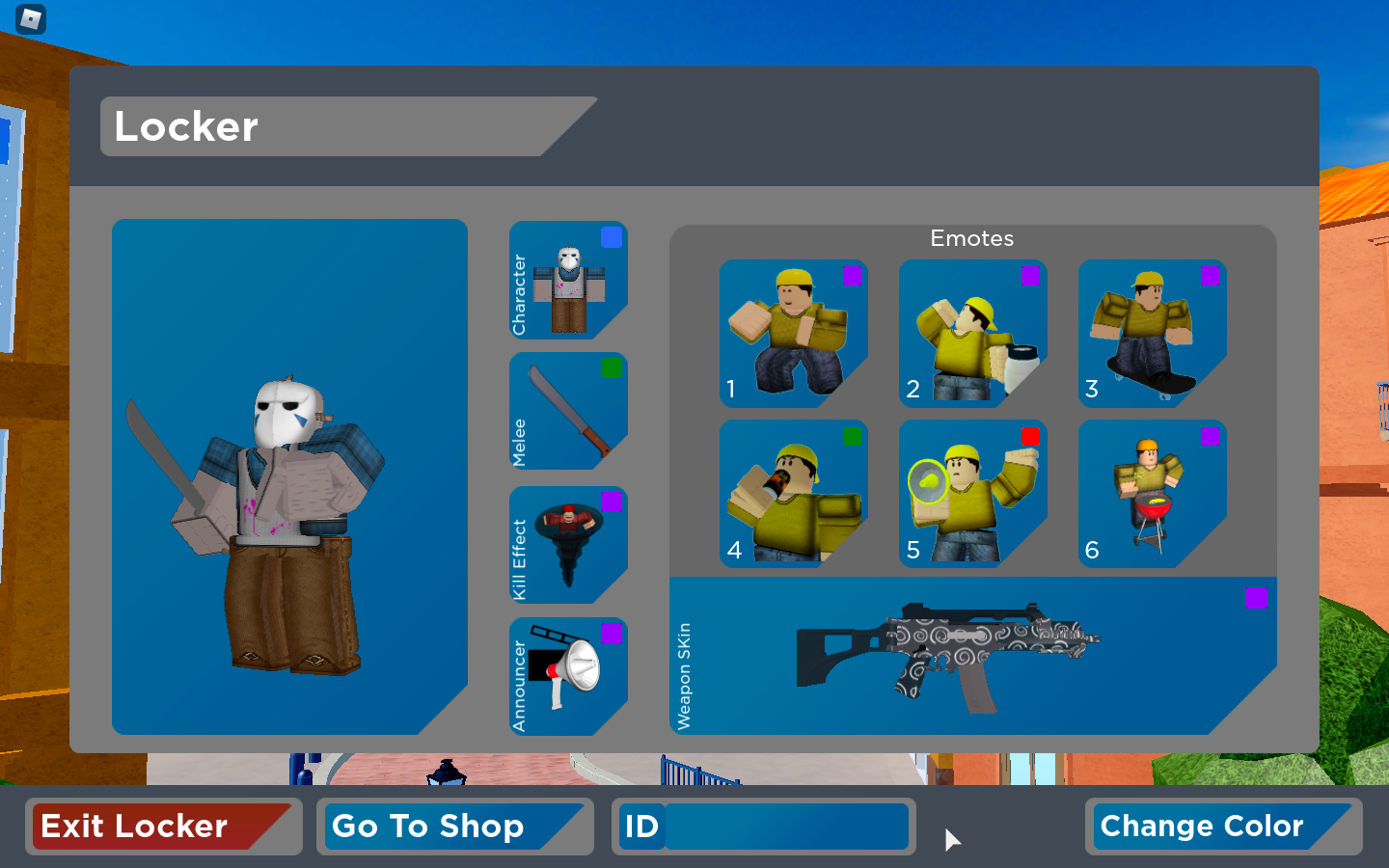1389x868 pixels.
Task: Choose the skateboard emote in slot 3
Action: pyautogui.click(x=1152, y=335)
